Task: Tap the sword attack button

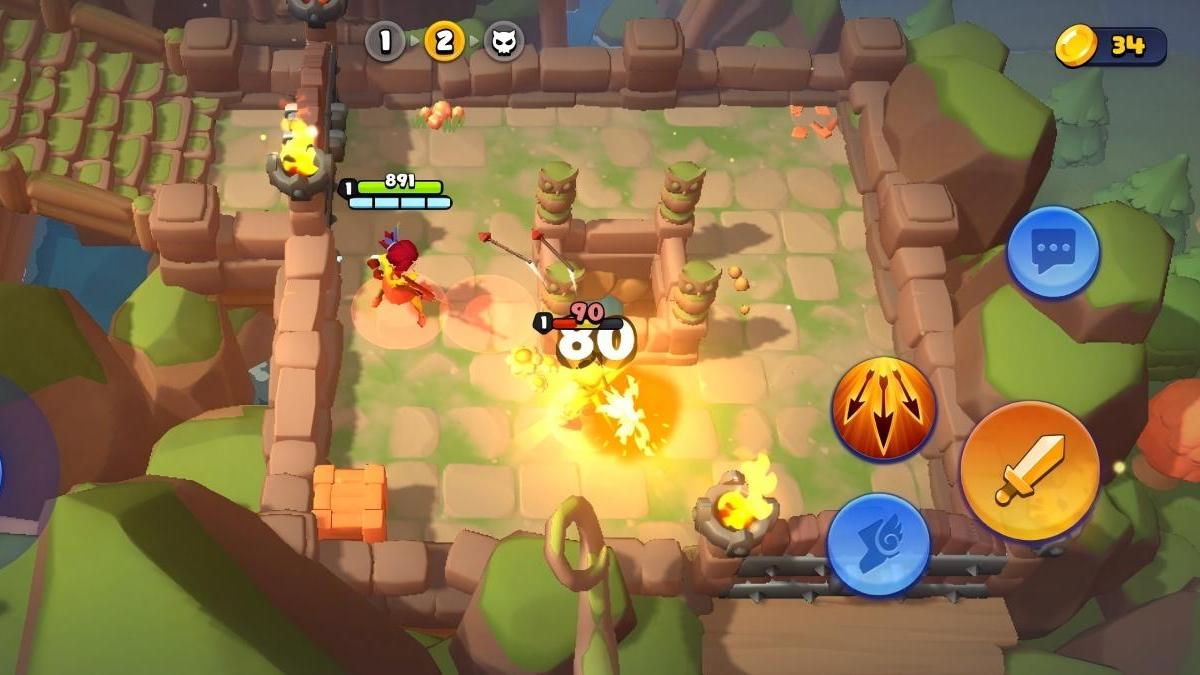Action: tap(1030, 471)
